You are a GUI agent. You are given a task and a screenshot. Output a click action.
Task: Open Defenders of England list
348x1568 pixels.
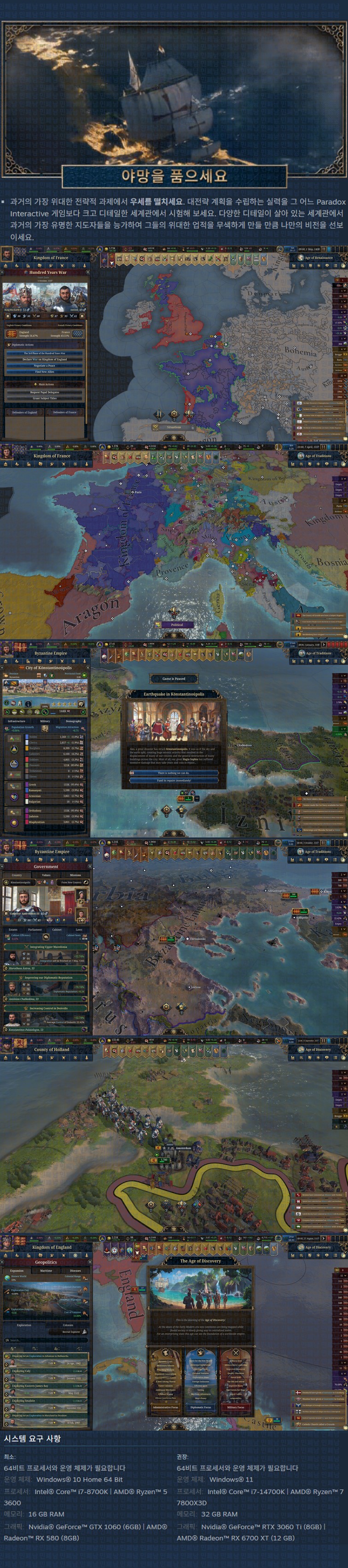(24, 412)
